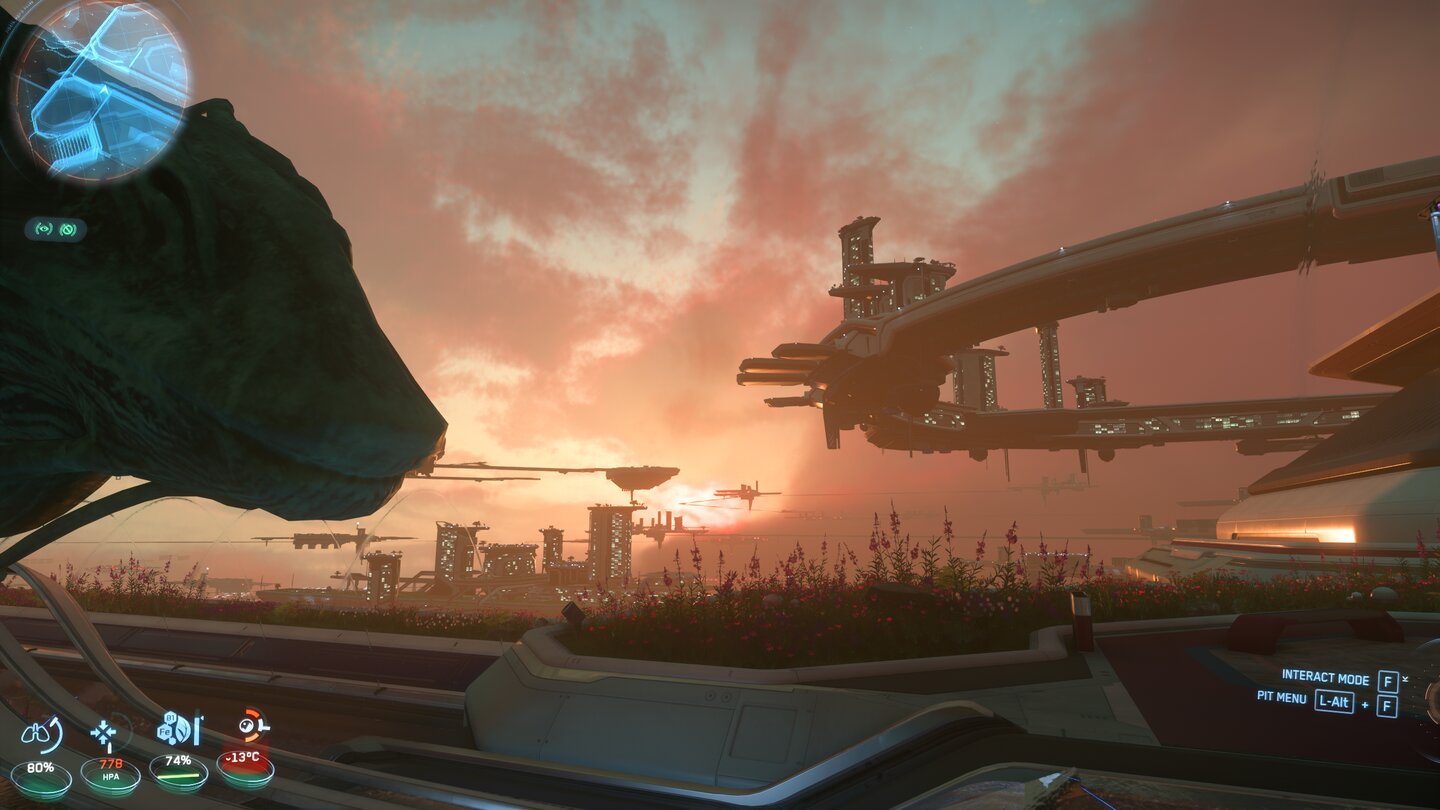This screenshot has height=810, width=1440.
Task: Click the body temperature gauge icon
Action: [x=247, y=726]
